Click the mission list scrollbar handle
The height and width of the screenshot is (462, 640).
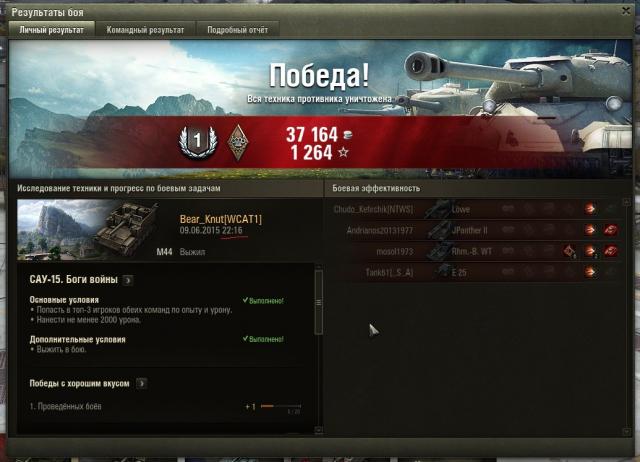(x=319, y=288)
